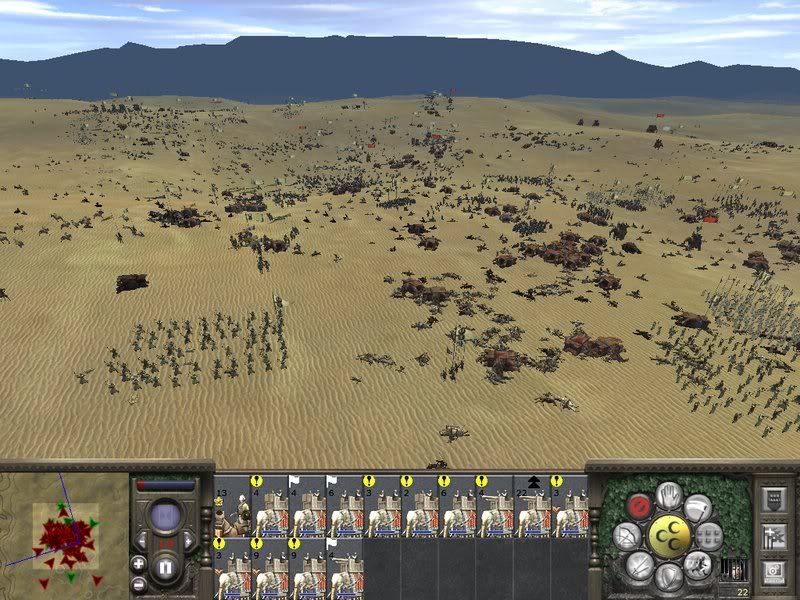800x600 pixels.
Task: Toggle the running soldier run command
Action: tap(698, 566)
